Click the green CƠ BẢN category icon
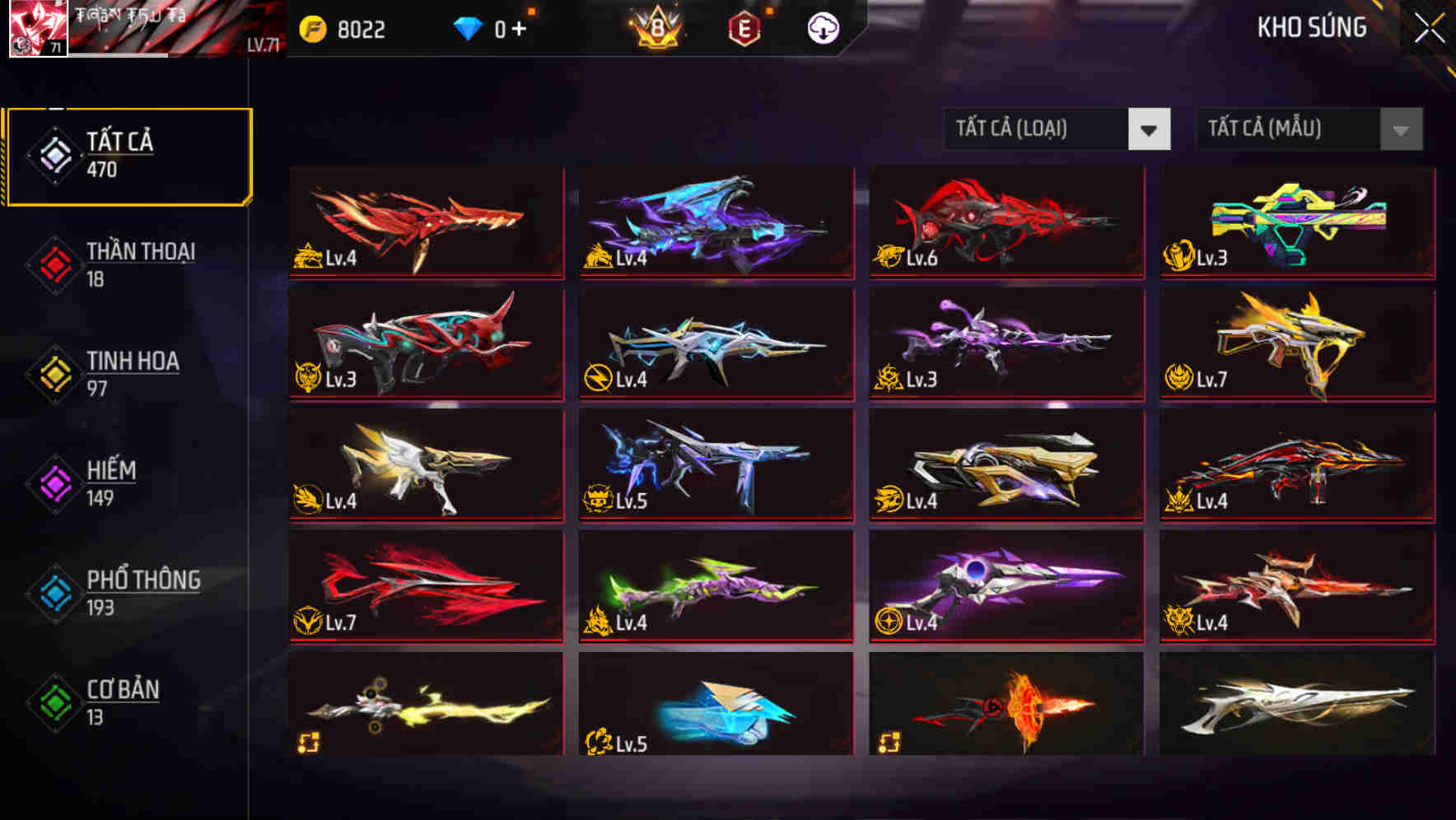Screen dimensions: 1456x820 [x=54, y=701]
